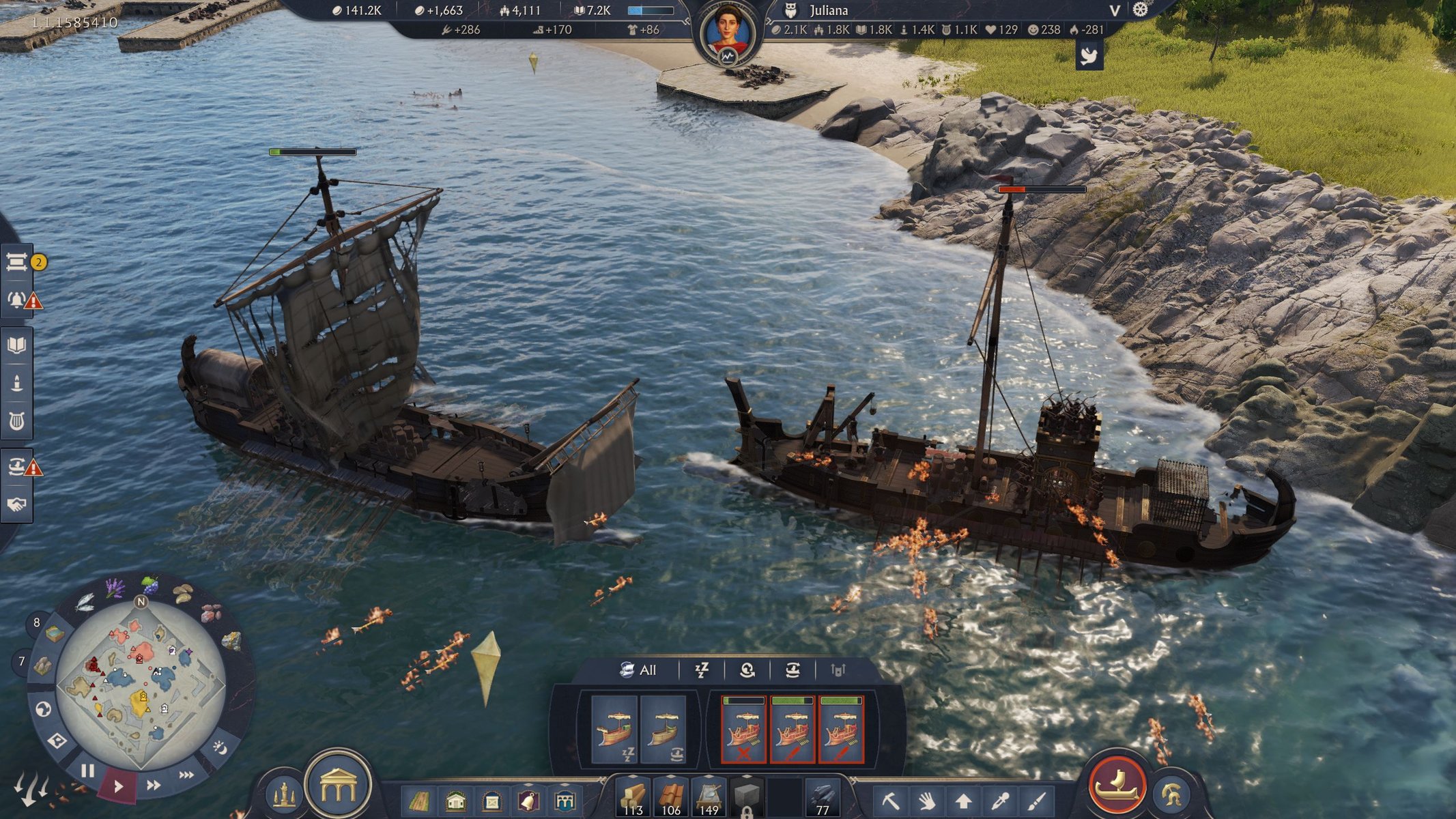Open the trade routes ship icon
This screenshot has width=1456, height=819.
tap(16, 467)
